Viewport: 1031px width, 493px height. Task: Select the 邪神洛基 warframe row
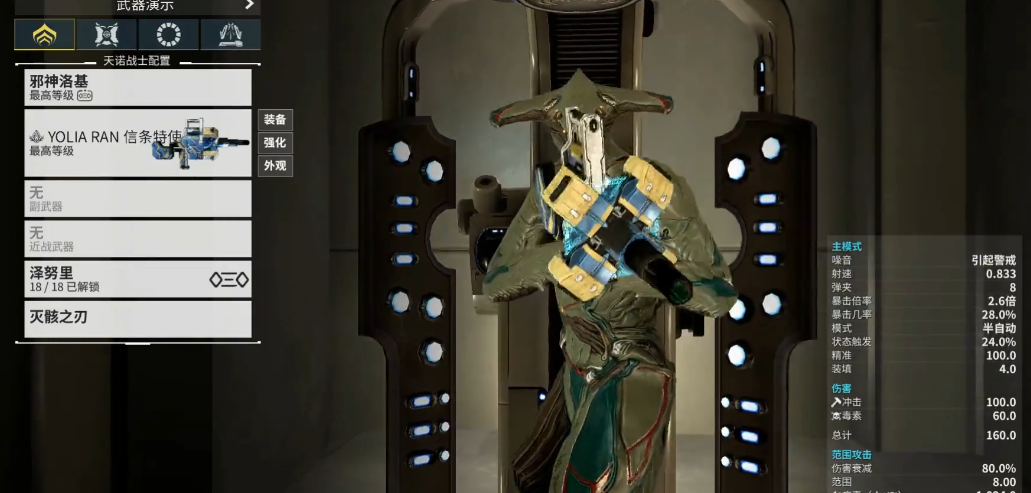tap(137, 87)
